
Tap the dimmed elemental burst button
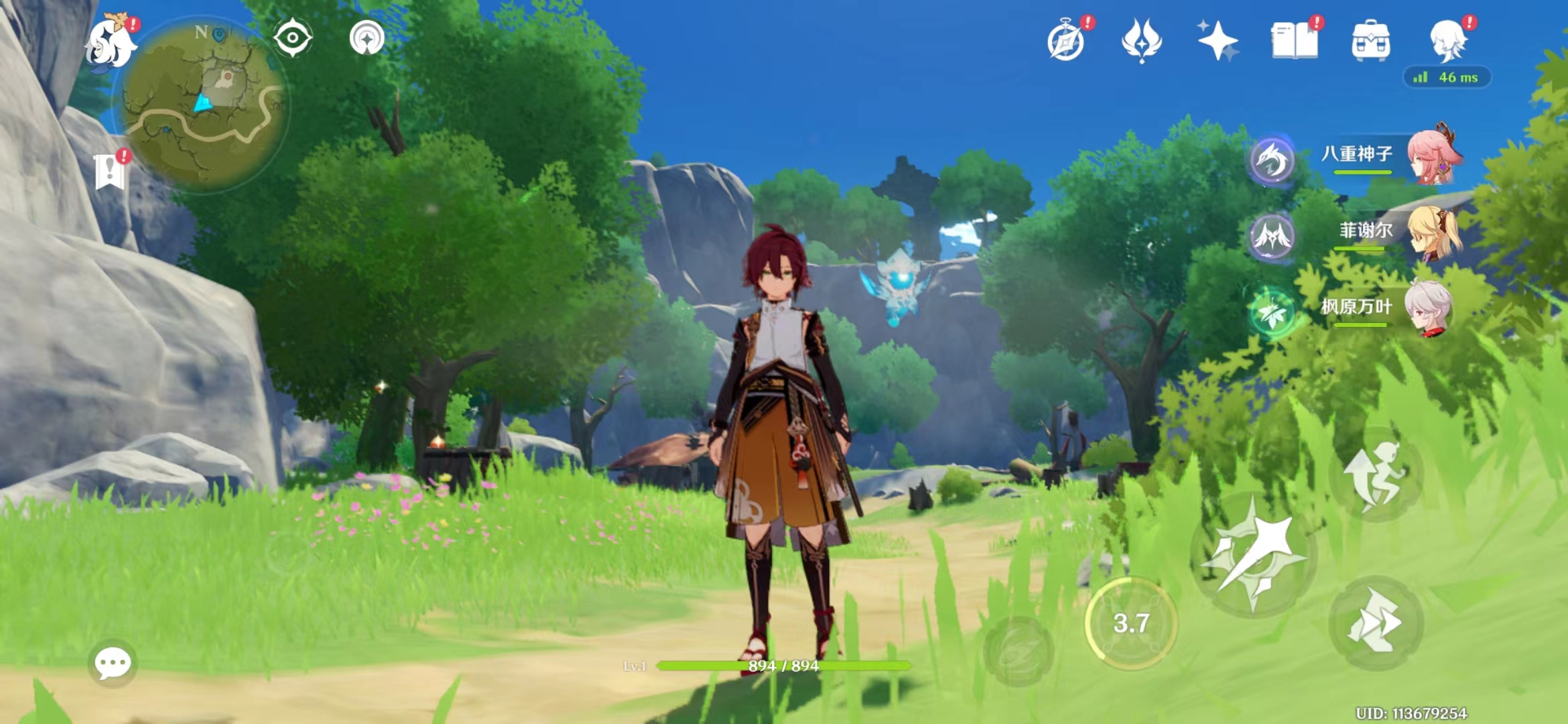(1019, 651)
